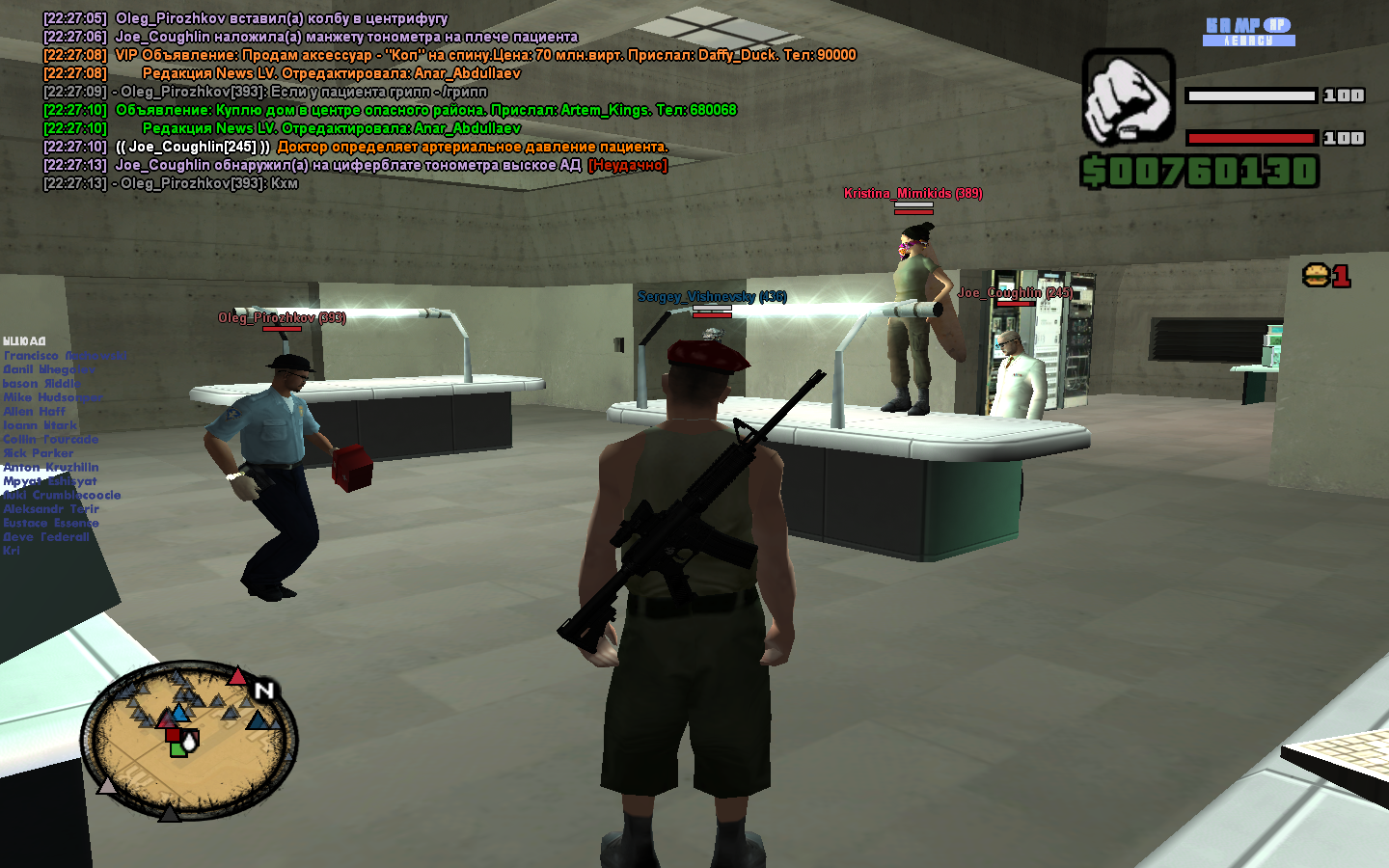Select the green square radar marker
Viewport: 1389px width, 868px height.
pos(177,749)
